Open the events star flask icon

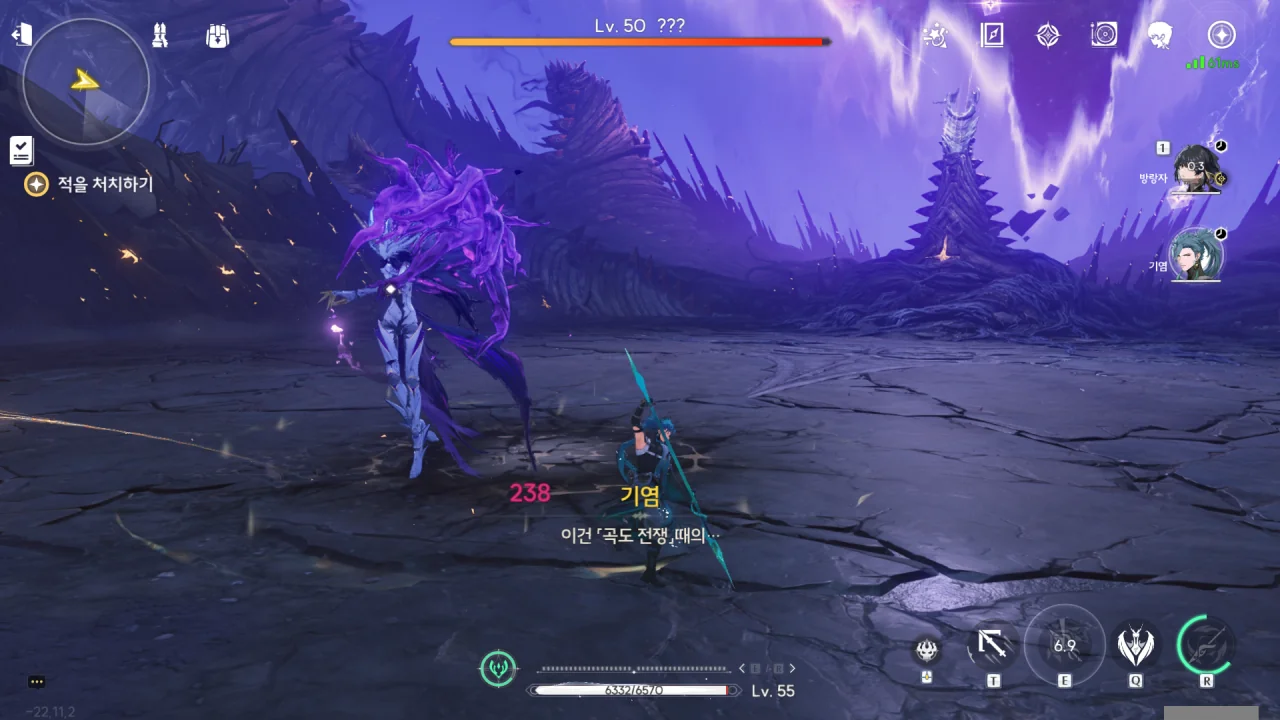(x=935, y=36)
